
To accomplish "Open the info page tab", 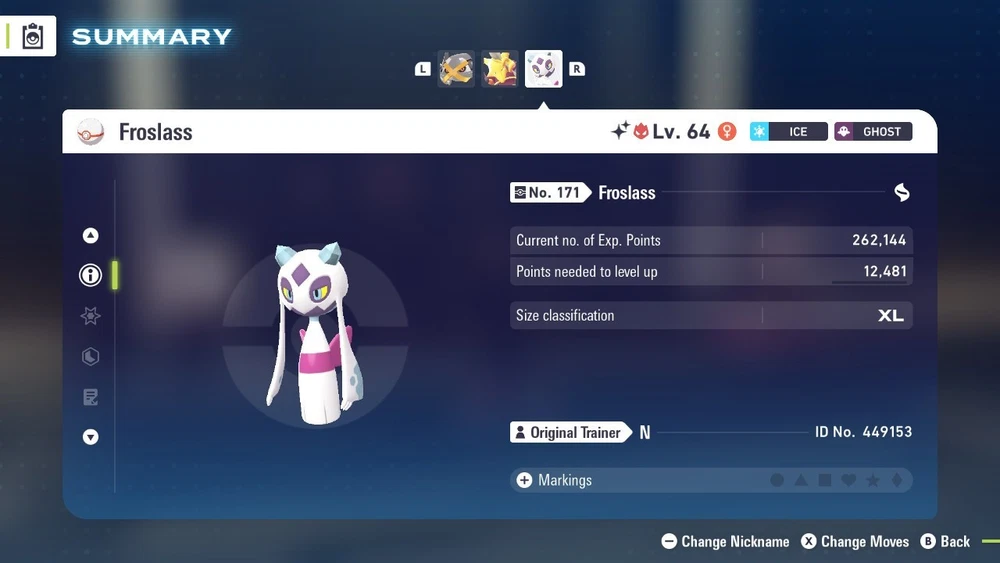I will [x=91, y=275].
